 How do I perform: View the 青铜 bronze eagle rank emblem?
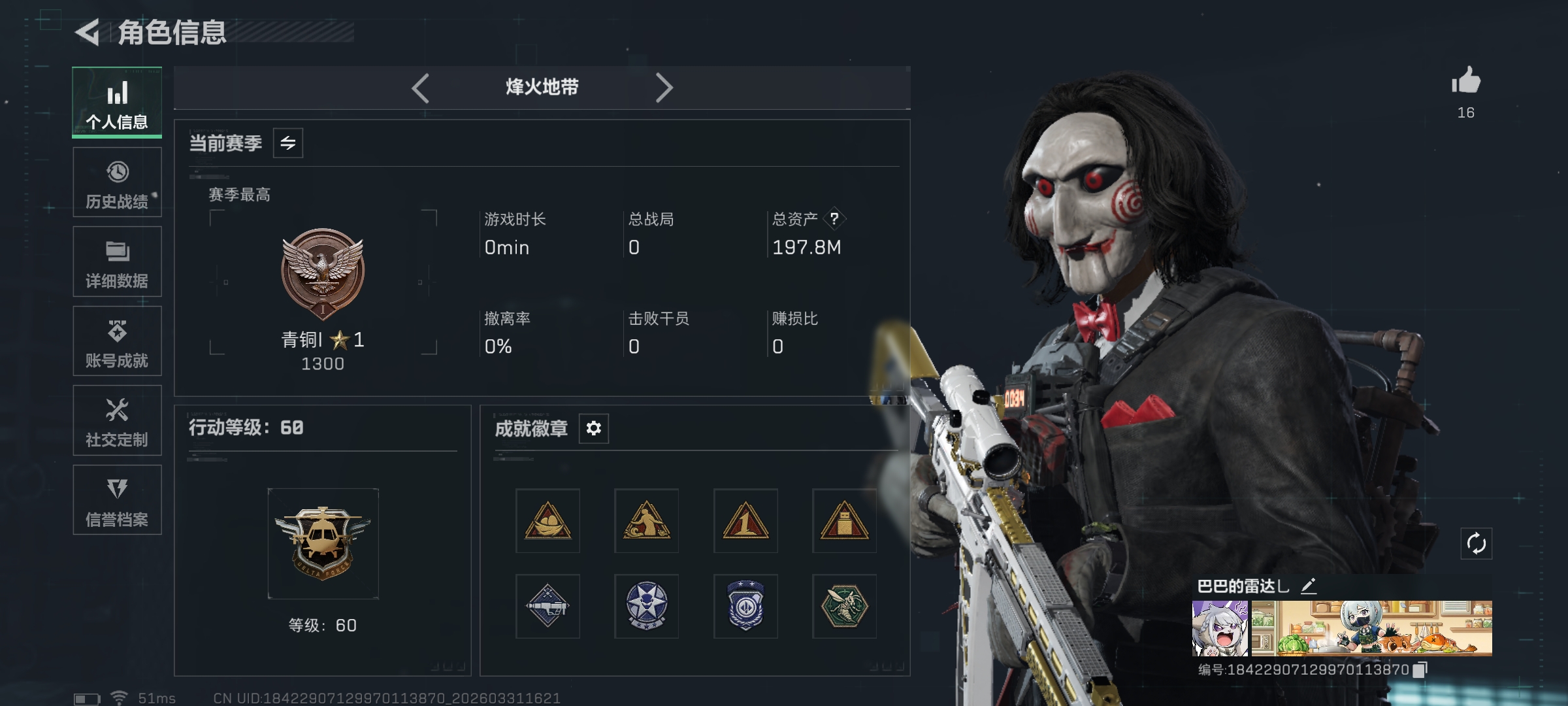tap(323, 273)
